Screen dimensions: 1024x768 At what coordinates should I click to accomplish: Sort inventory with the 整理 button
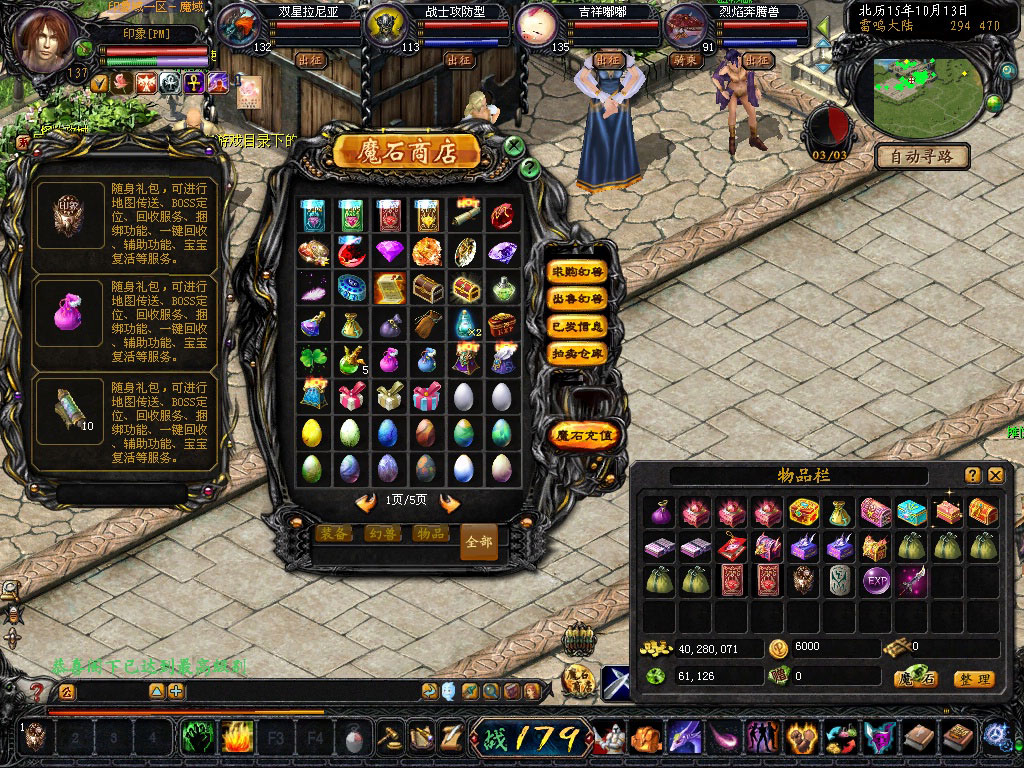973,679
